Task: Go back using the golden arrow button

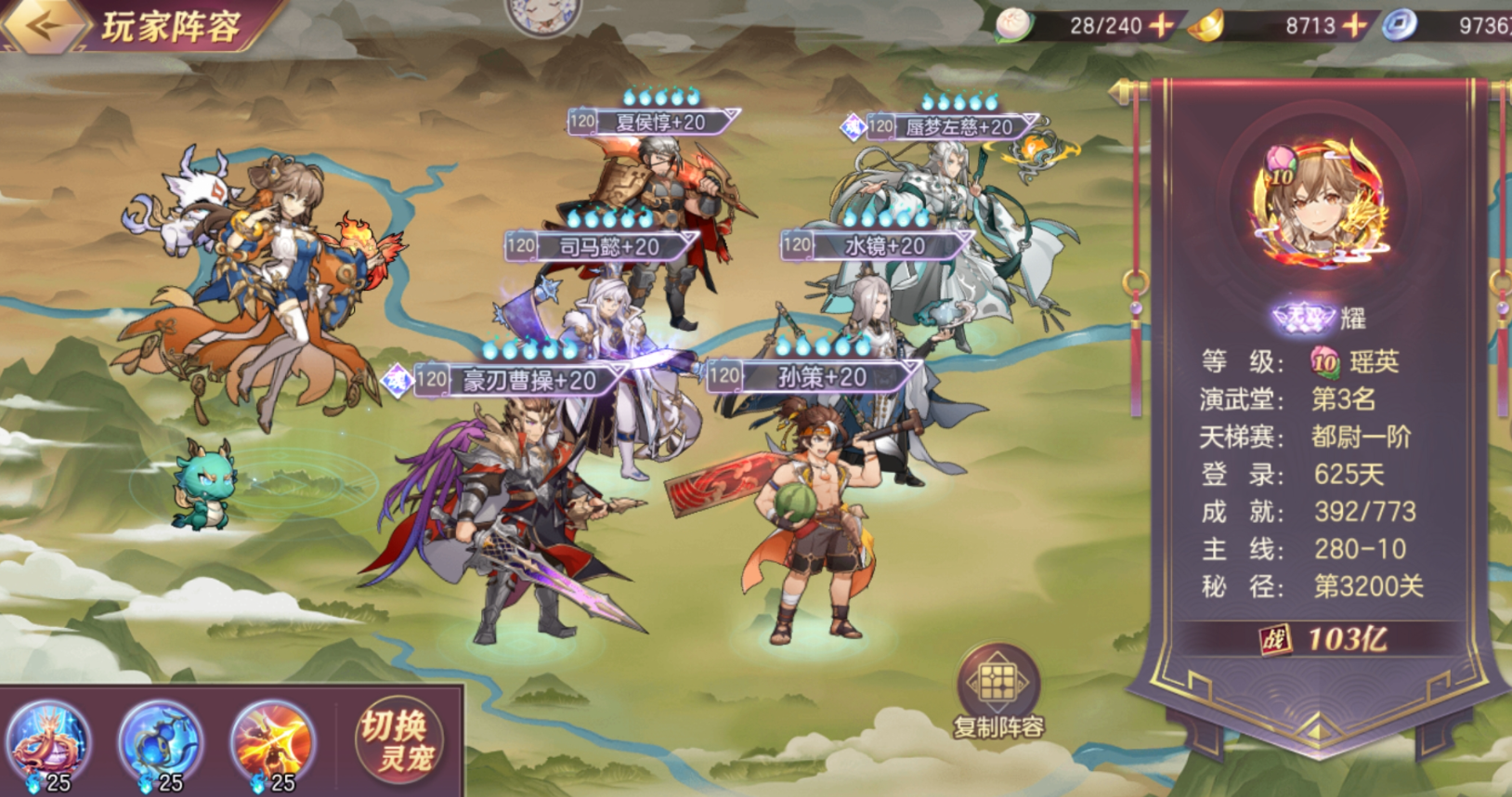Action: point(43,25)
